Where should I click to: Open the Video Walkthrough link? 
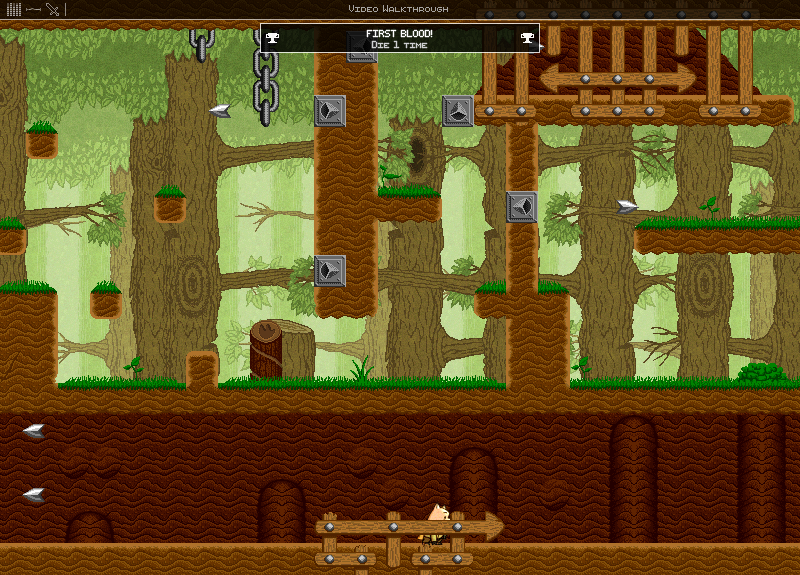point(398,8)
